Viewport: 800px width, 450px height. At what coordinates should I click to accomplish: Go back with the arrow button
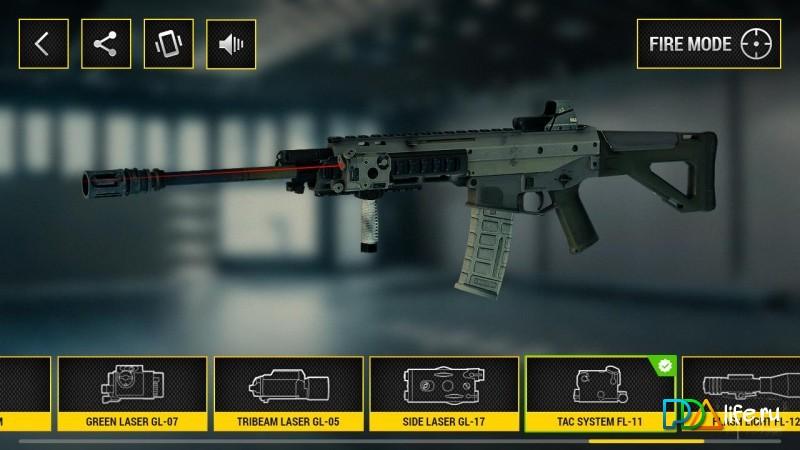(x=42, y=44)
